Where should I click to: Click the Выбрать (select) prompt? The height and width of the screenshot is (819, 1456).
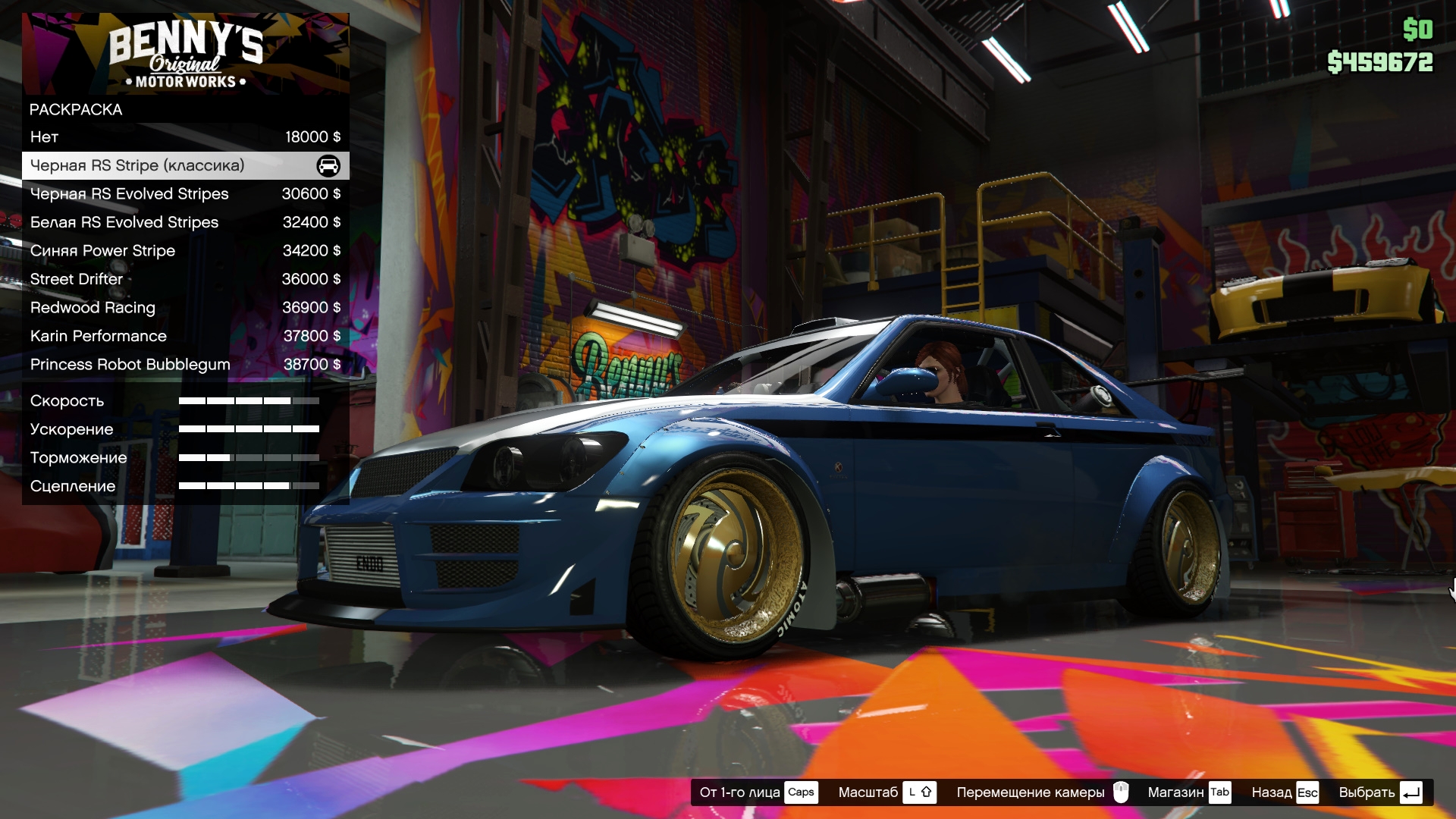tap(1379, 792)
